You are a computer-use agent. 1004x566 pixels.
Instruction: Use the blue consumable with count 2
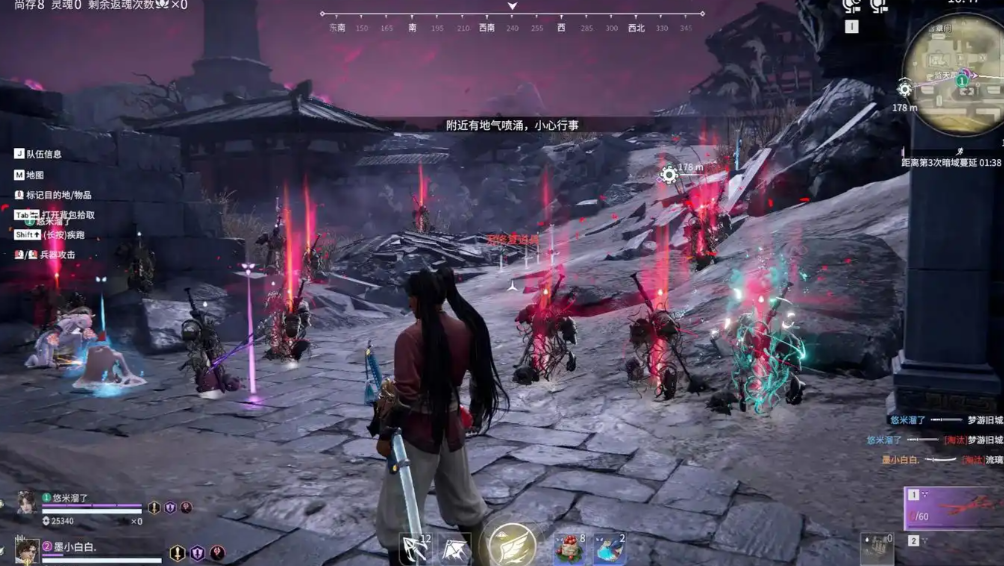point(610,548)
